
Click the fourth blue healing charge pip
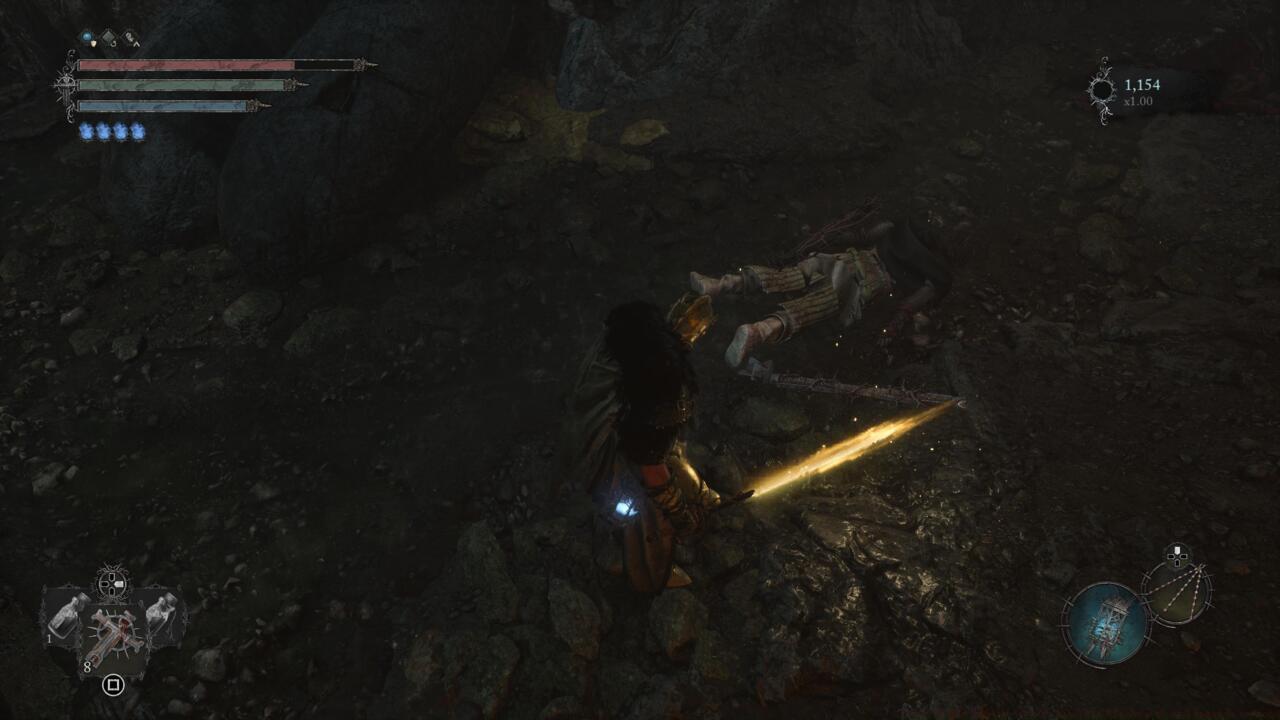click(138, 129)
